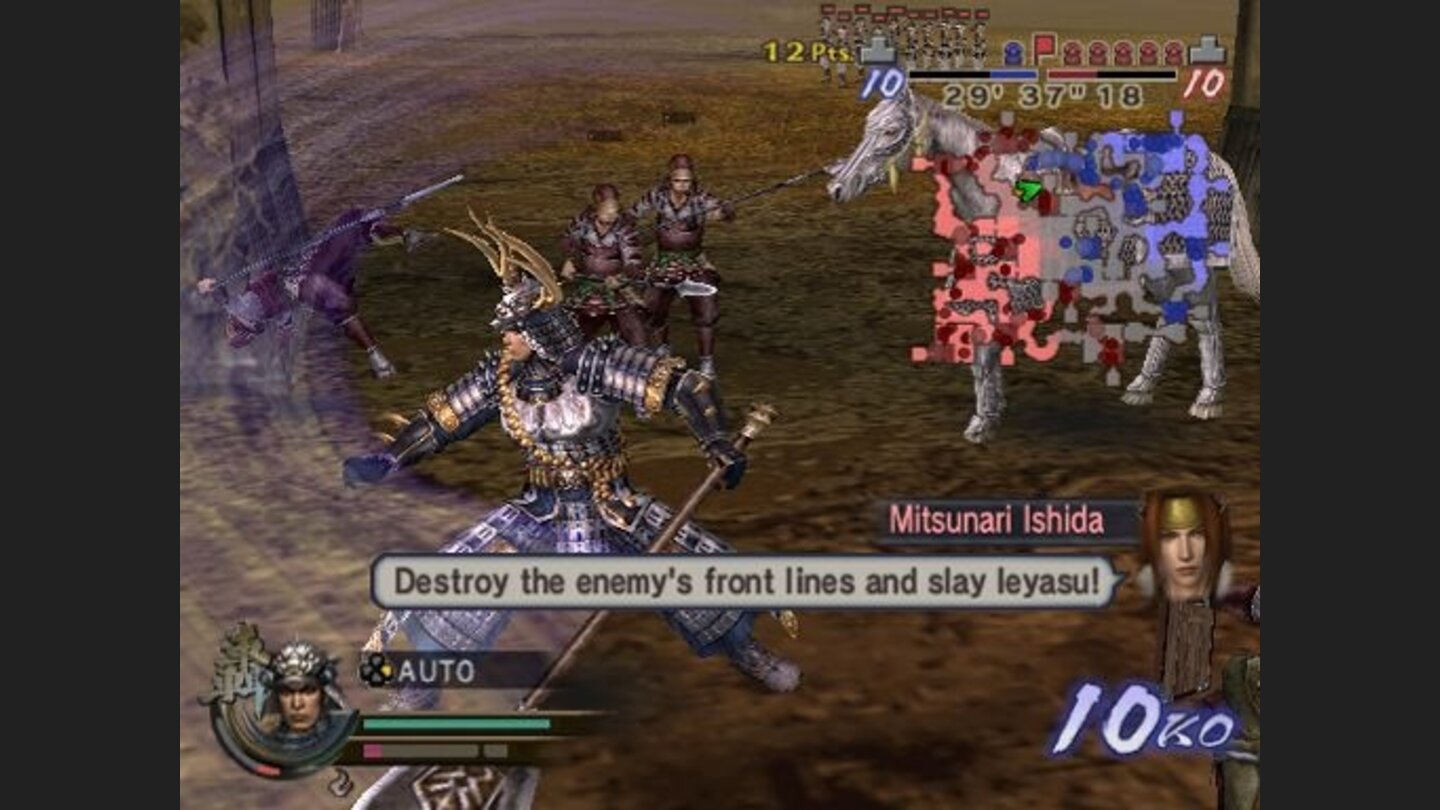The width and height of the screenshot is (1440, 810).
Task: Select the green player arrow on the minimap
Action: coord(1027,188)
